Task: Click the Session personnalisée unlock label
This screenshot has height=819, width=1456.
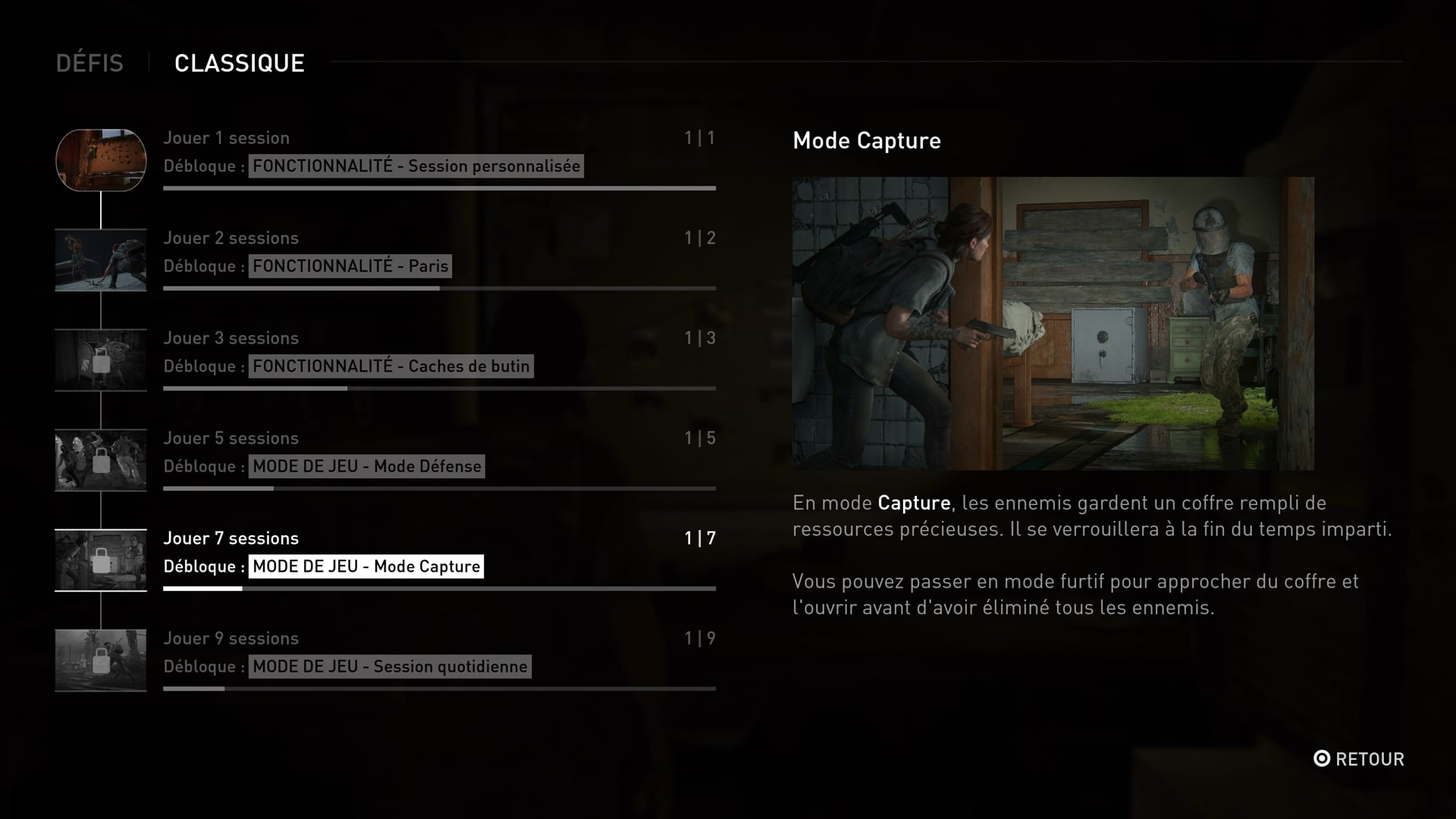Action: click(x=417, y=165)
